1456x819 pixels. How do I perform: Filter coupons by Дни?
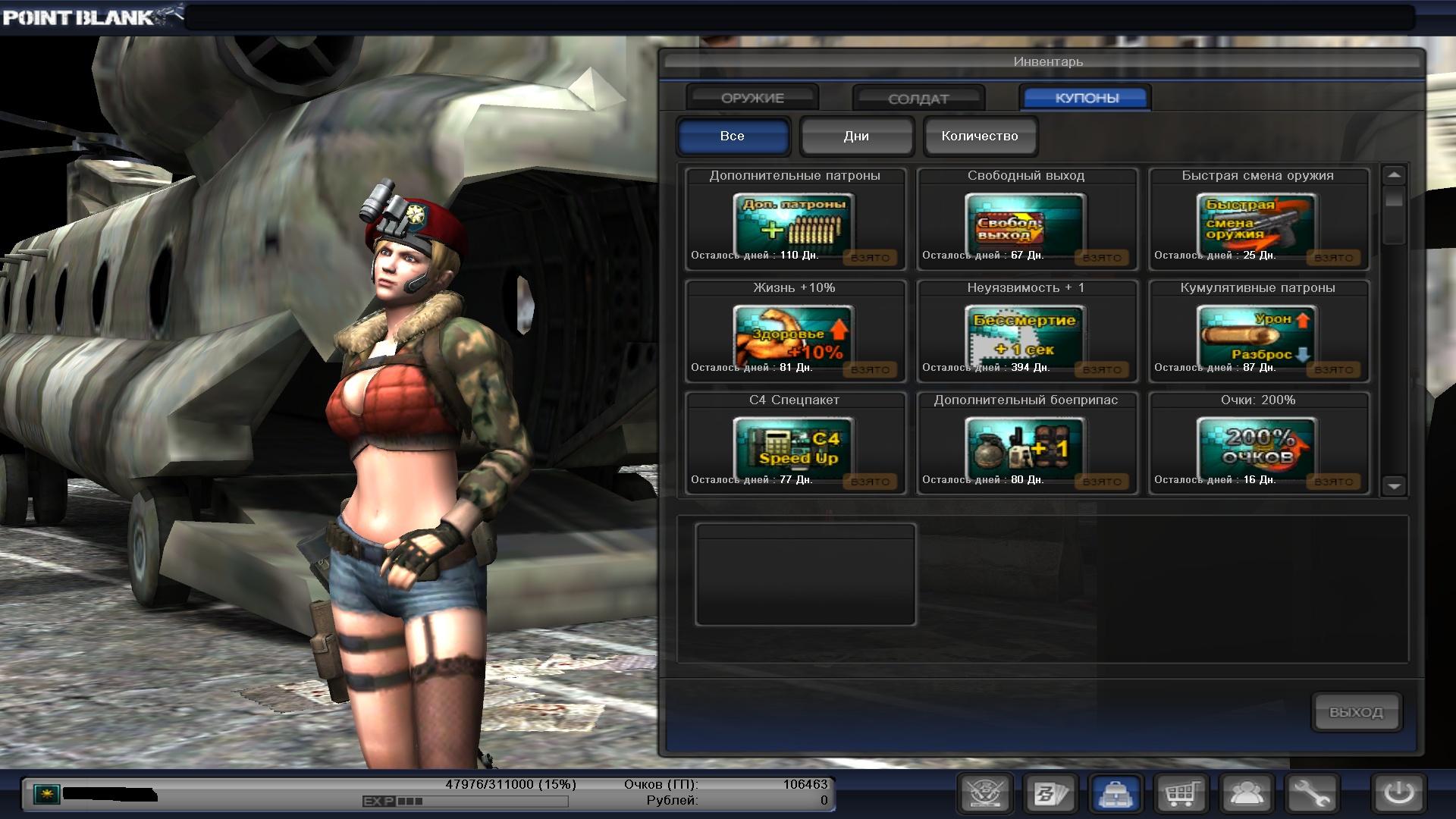[856, 136]
